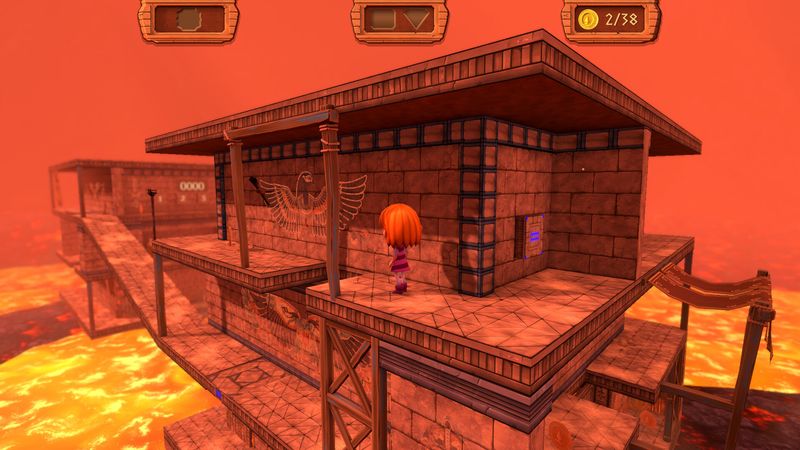Select the triangle shape slot
This screenshot has width=800, height=450.
click(418, 19)
